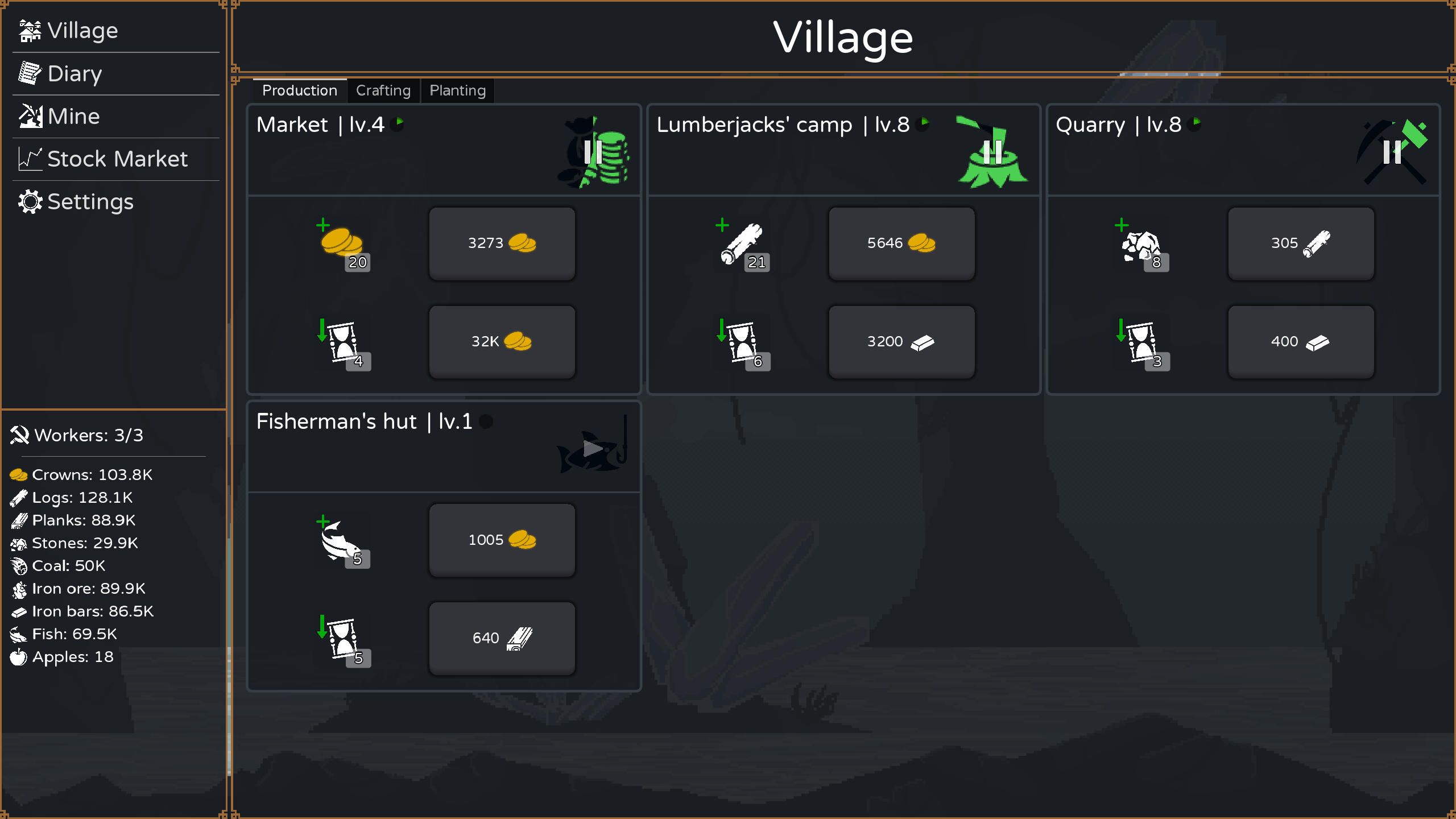
Task: Switch to the Crafting tab
Action: [x=383, y=90]
